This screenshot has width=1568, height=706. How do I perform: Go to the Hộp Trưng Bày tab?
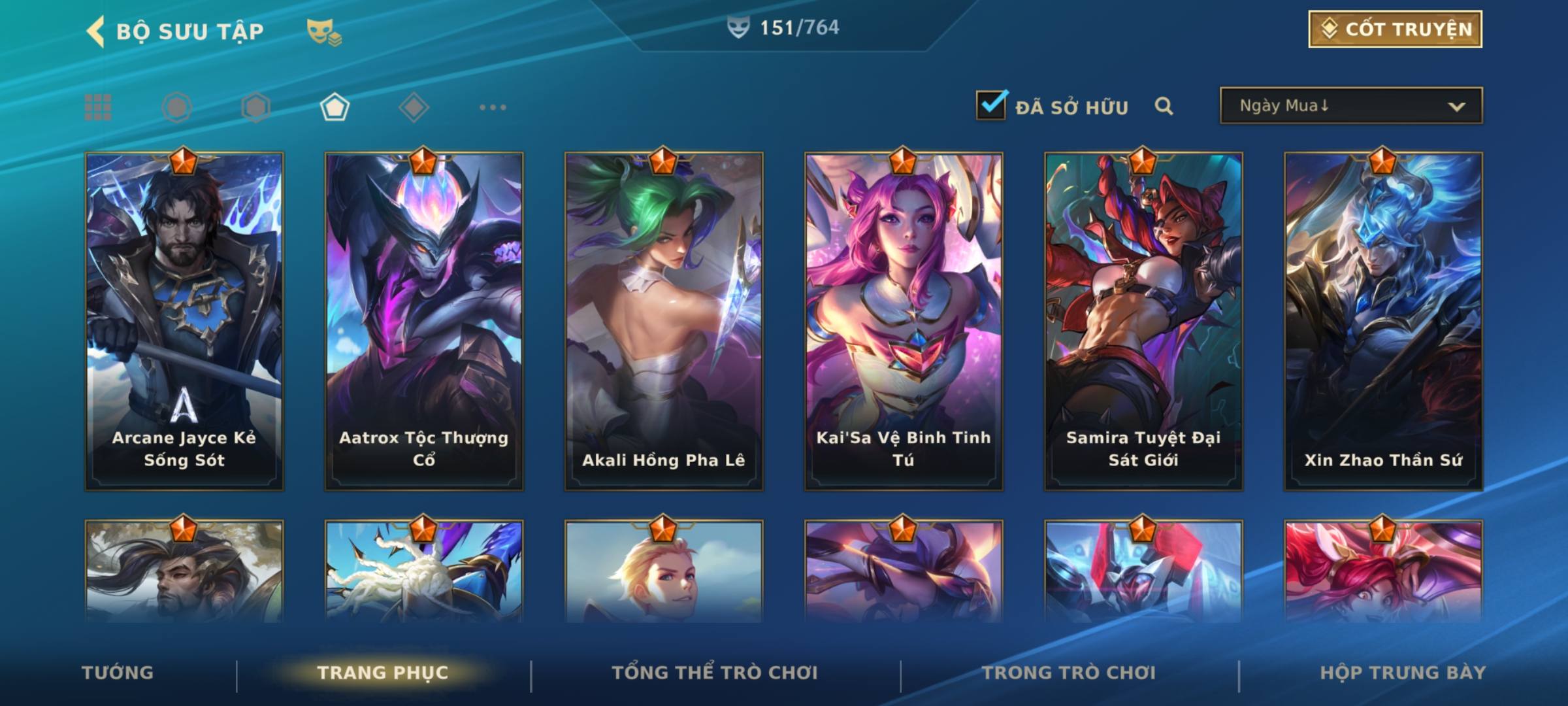click(x=1403, y=673)
